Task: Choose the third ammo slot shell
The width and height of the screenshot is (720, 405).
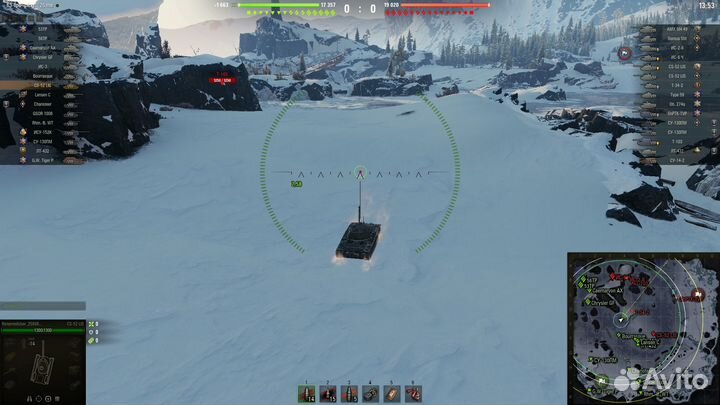Action: coord(349,392)
